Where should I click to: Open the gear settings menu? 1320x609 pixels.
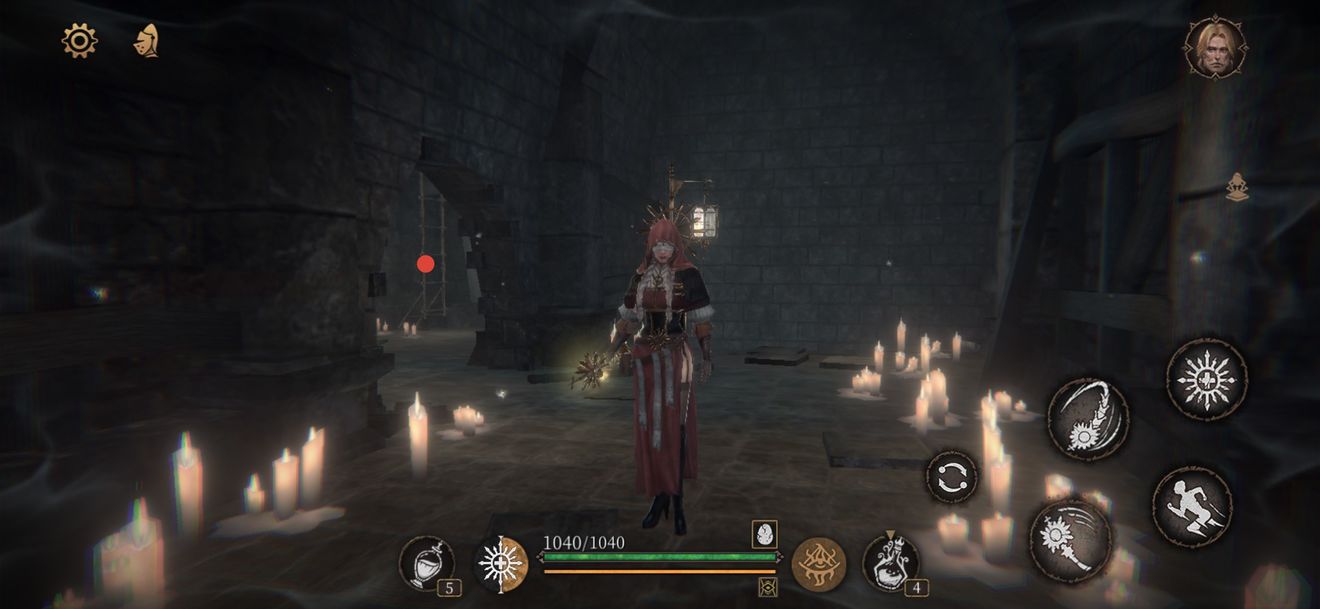coord(79,41)
